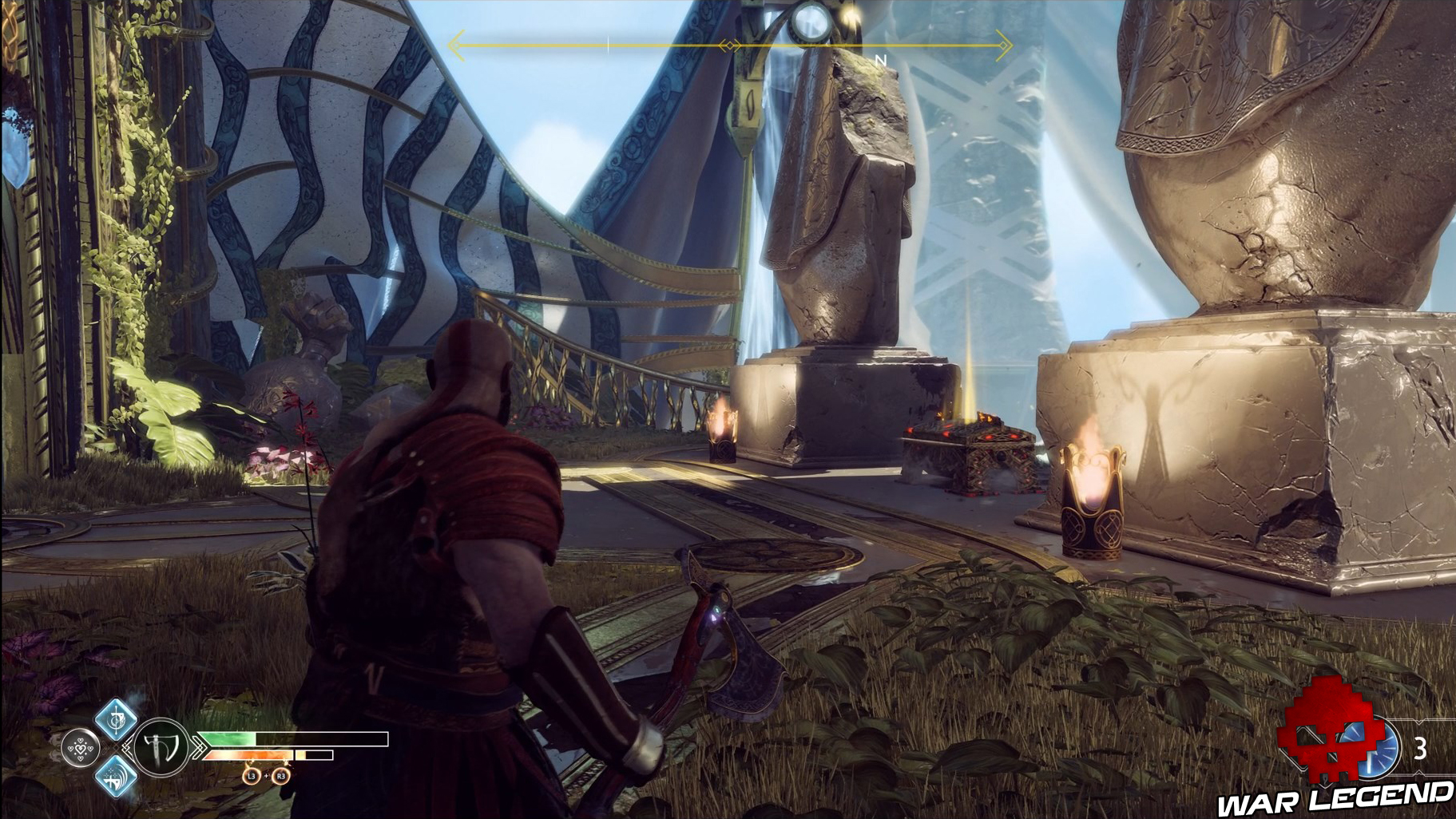Click the chevron beside the axe icon

point(200,747)
